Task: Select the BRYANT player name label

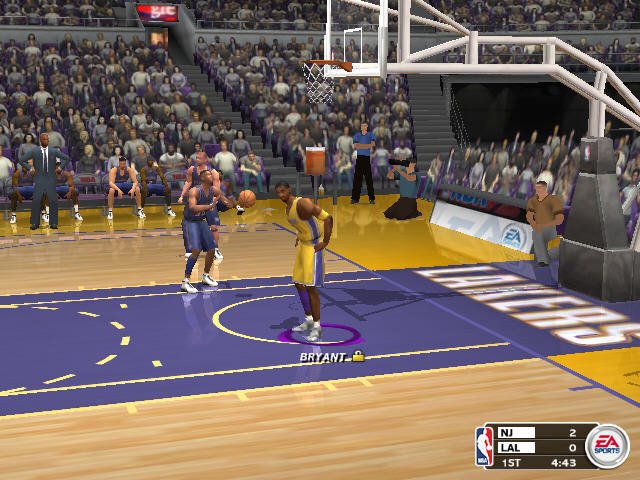Action: click(323, 356)
